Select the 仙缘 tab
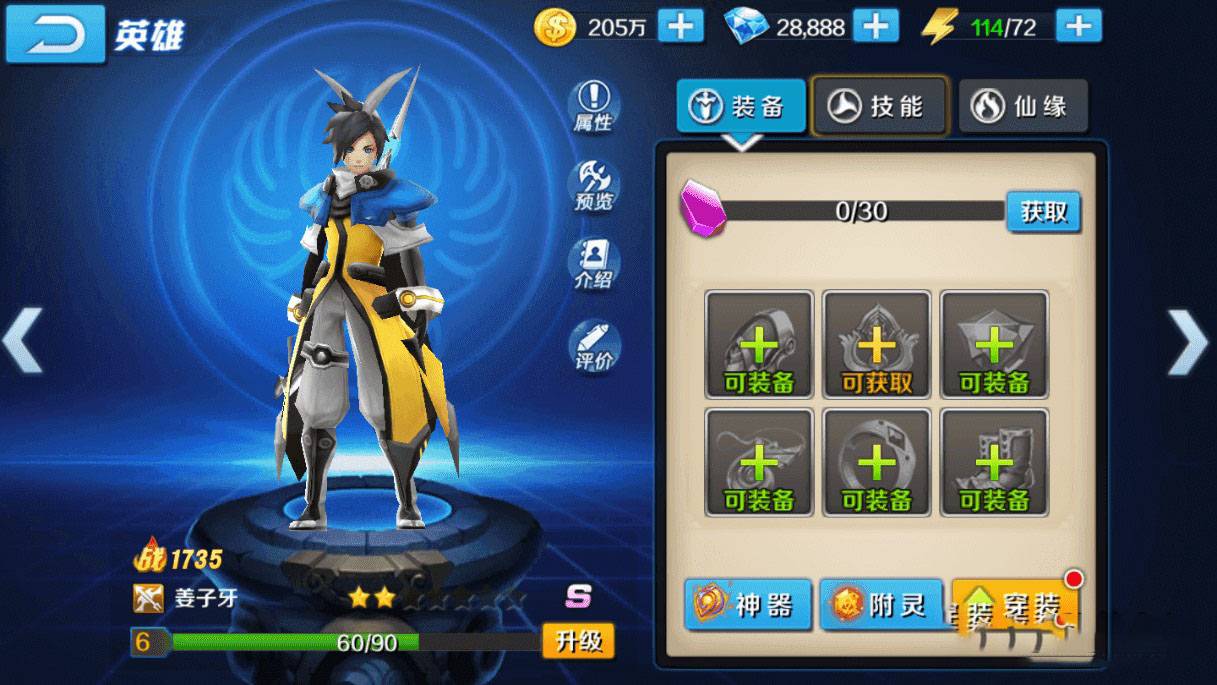Screen dimensions: 1217x685 (x=1023, y=106)
